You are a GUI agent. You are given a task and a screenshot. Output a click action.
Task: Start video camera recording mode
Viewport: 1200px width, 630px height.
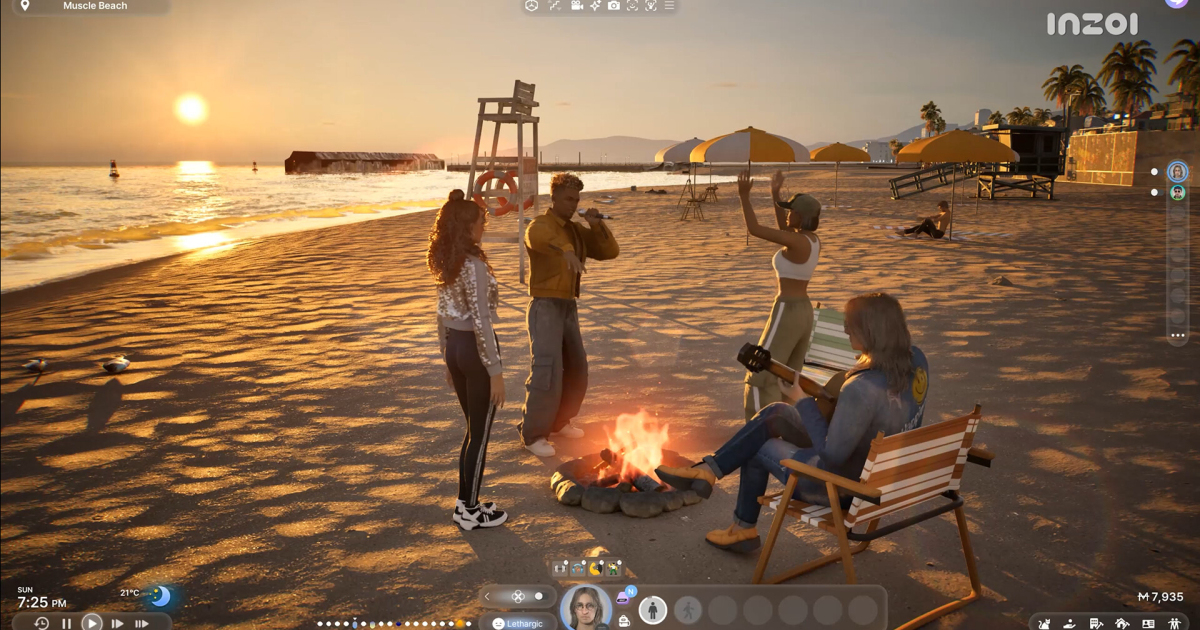pos(577,6)
